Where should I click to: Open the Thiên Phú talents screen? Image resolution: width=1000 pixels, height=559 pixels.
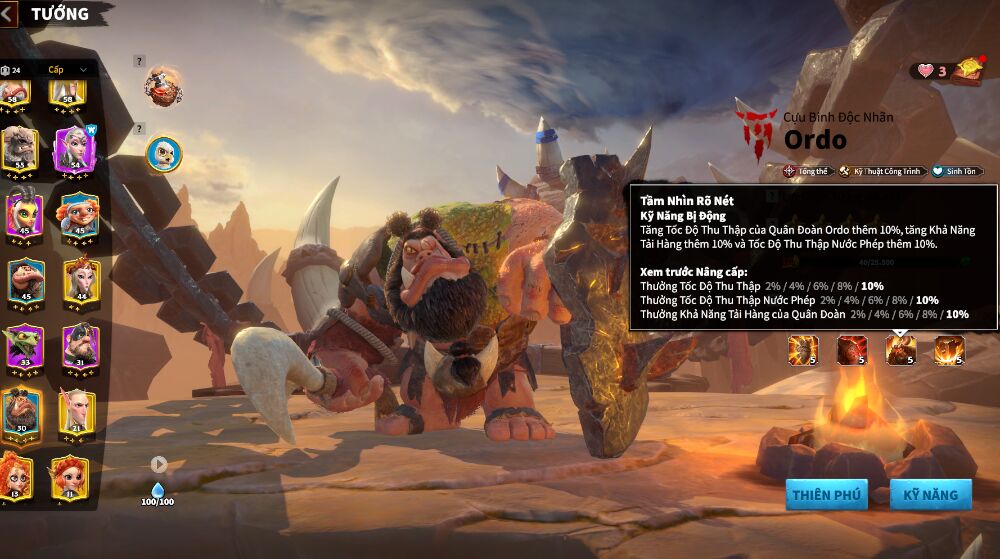coord(826,494)
